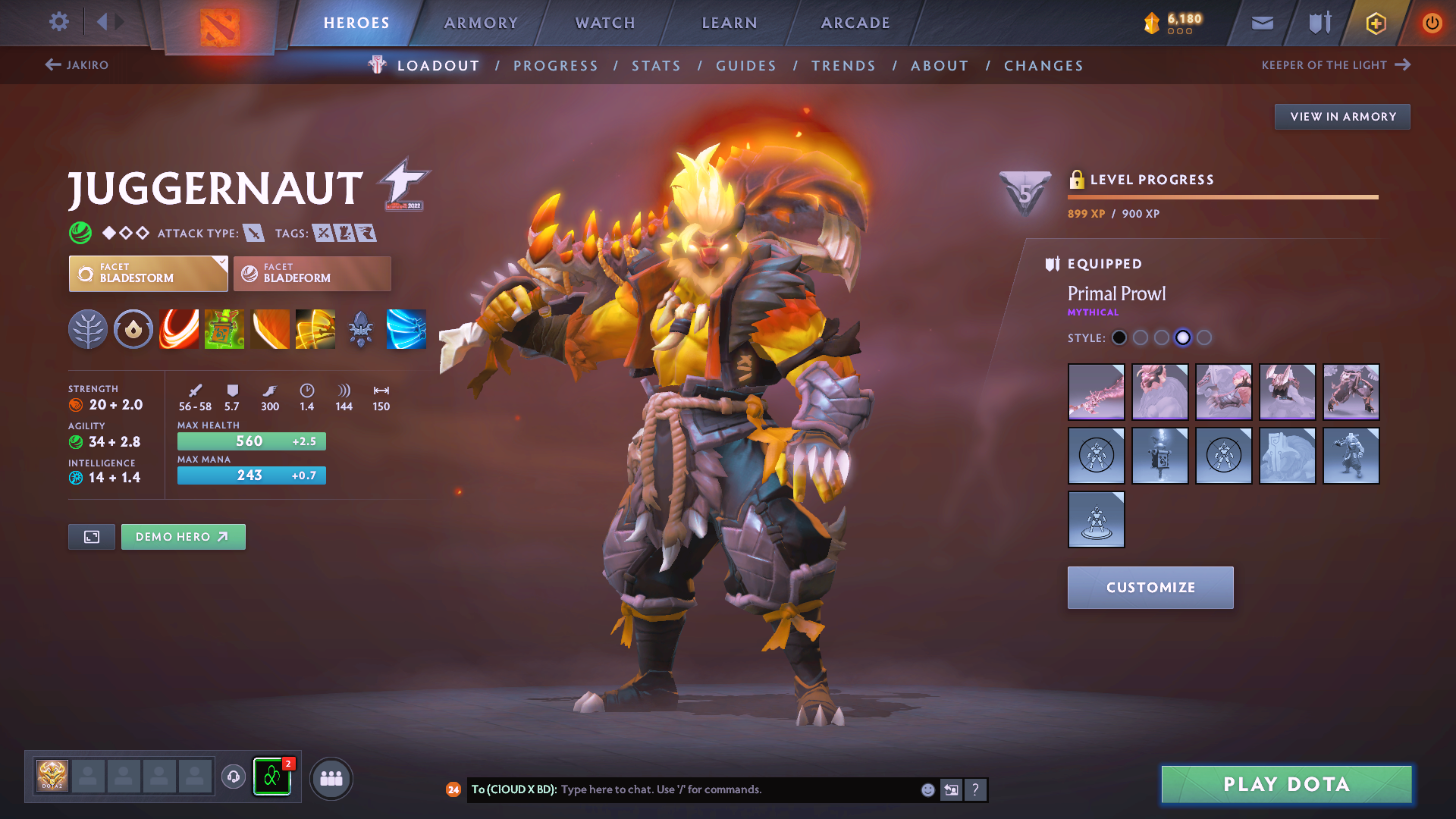Screen dimensions: 1456x819
Task: Expand the hero preview to fullscreen
Action: (91, 536)
